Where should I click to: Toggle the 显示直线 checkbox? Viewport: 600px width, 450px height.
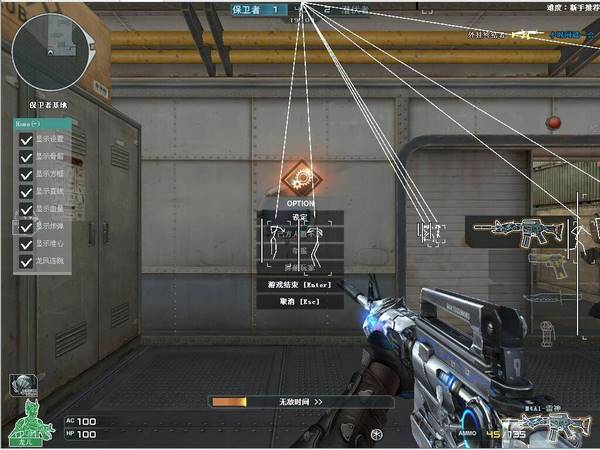tap(26, 191)
